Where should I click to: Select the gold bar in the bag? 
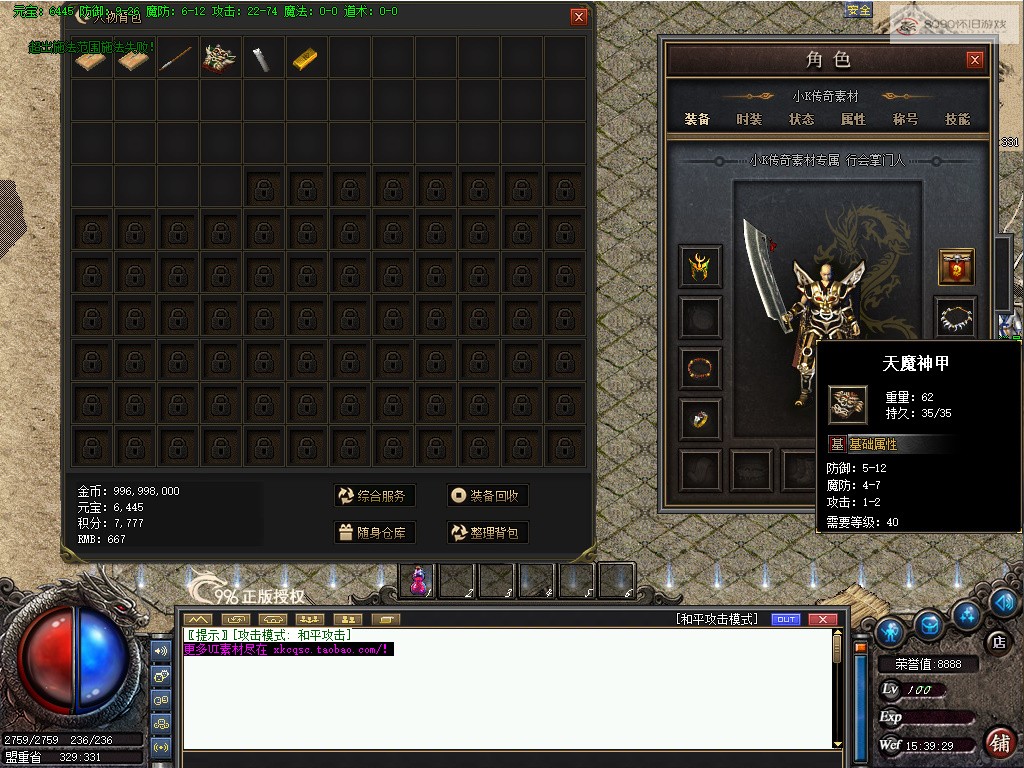point(306,60)
